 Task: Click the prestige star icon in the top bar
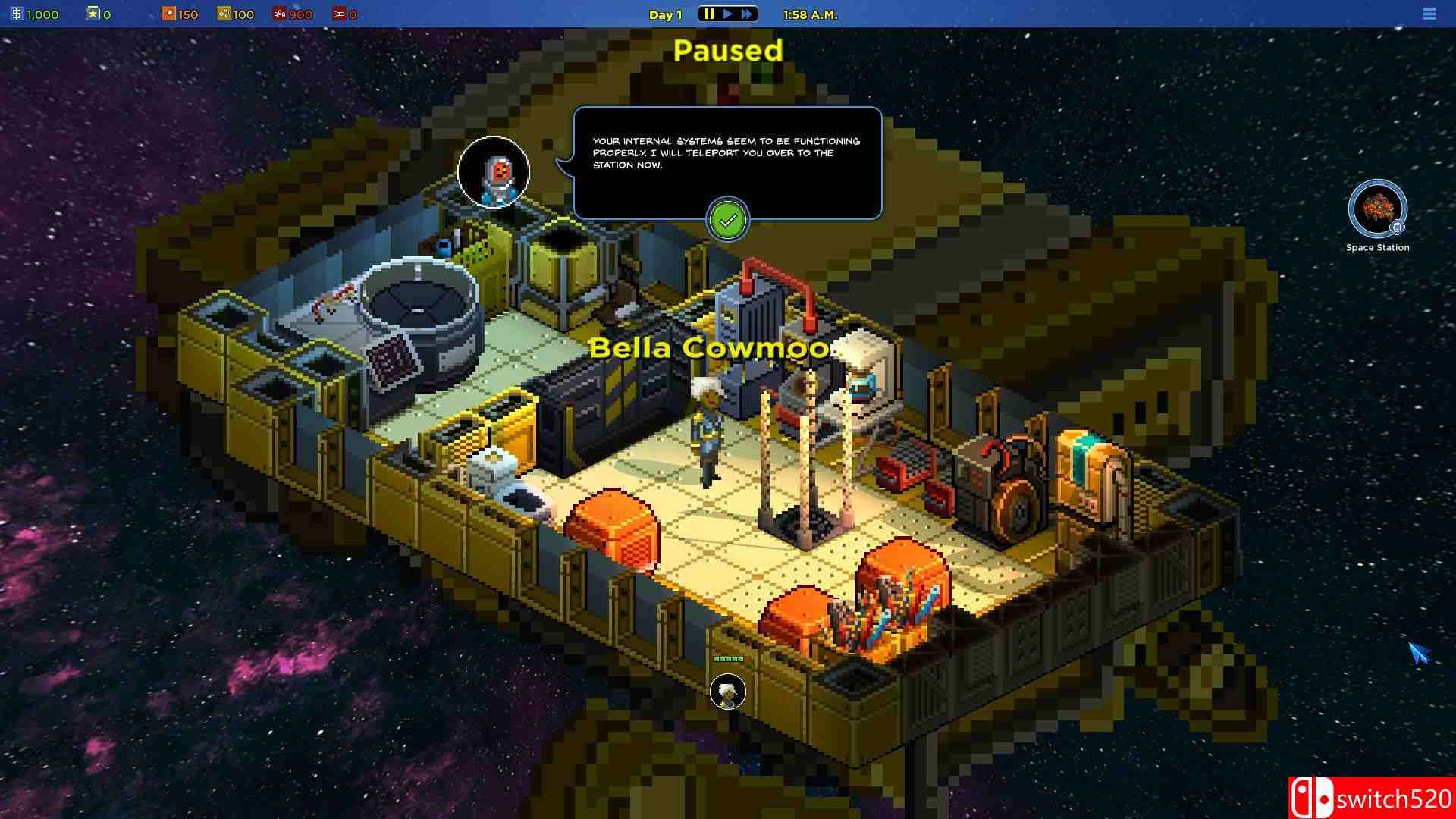[93, 13]
